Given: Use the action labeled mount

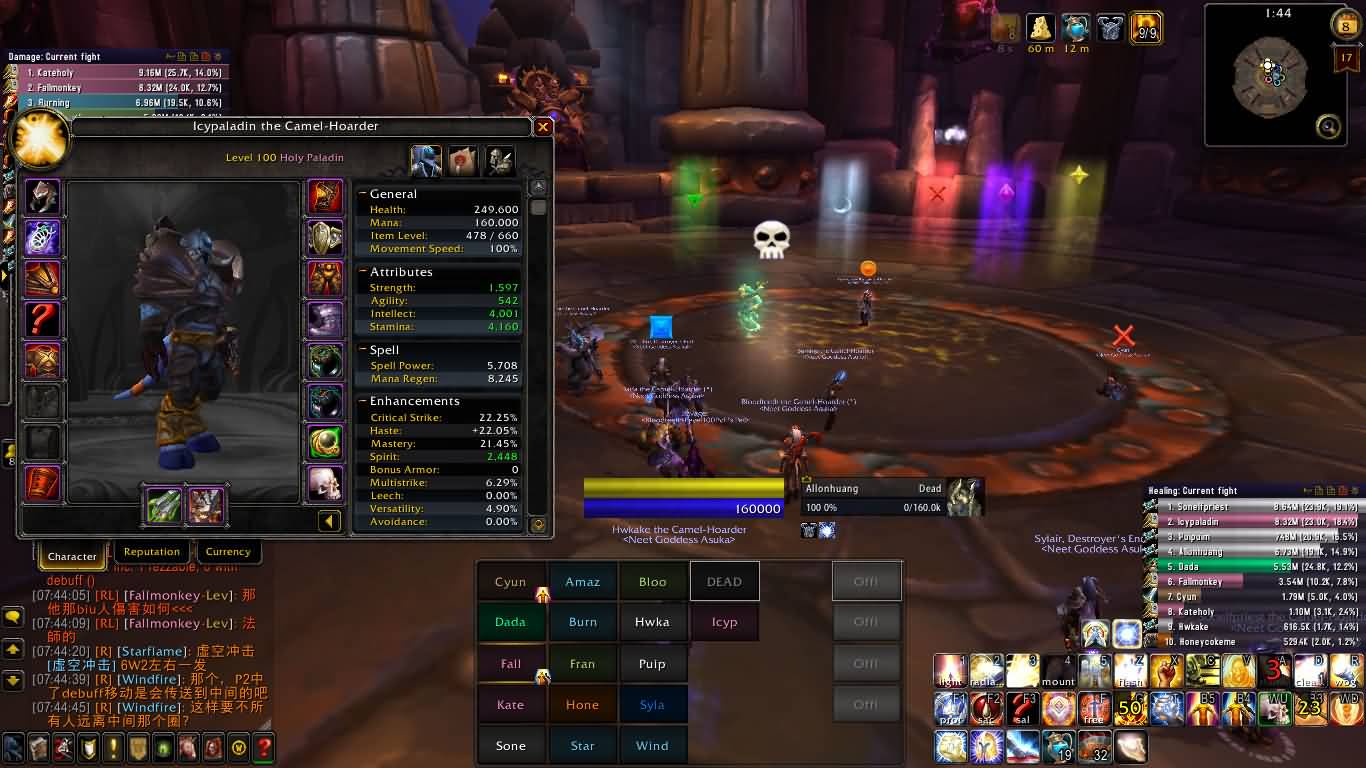Looking at the screenshot, I should (1057, 671).
